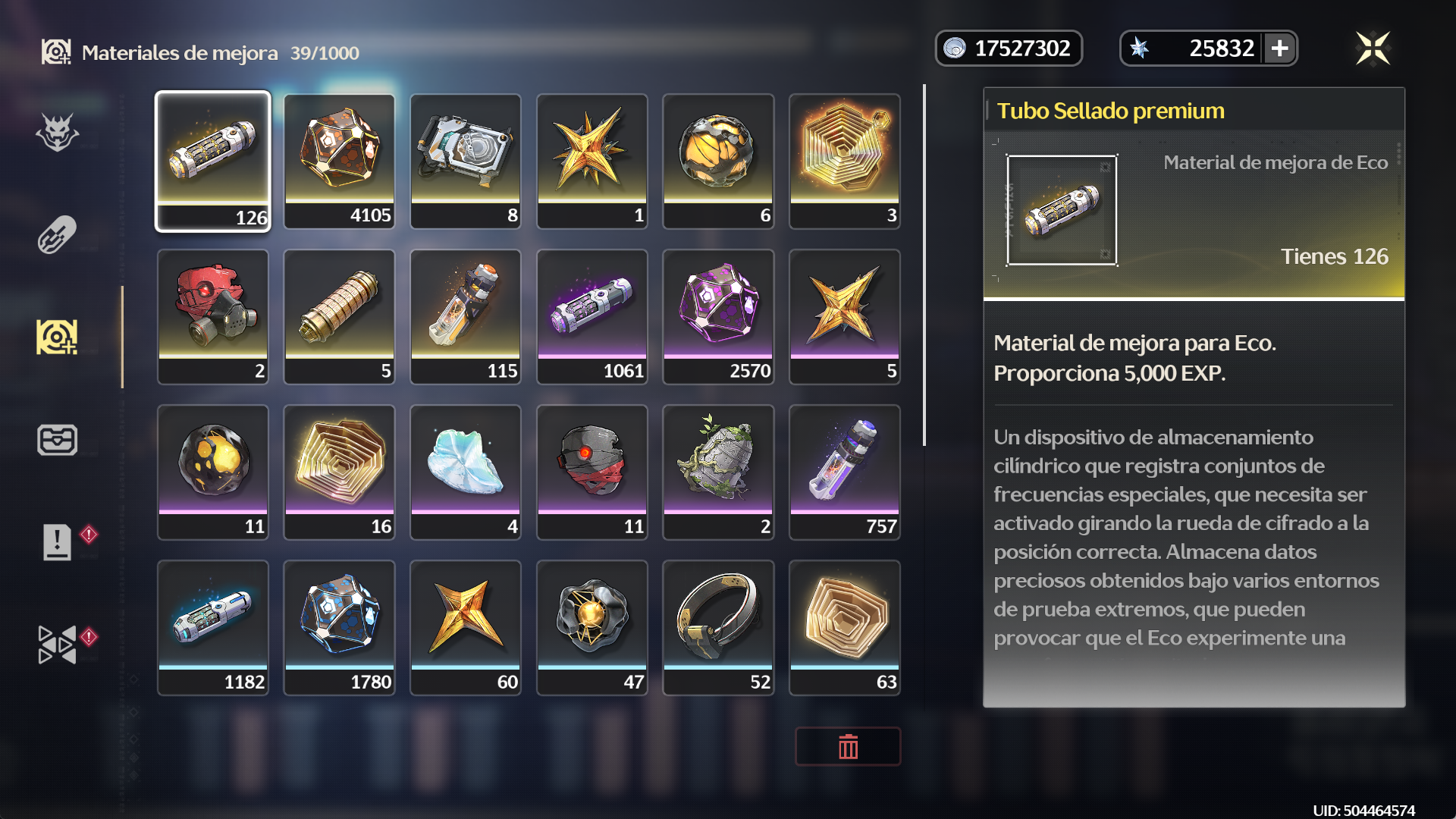Open the capsule pill category tab
This screenshot has width=1456, height=819.
point(57,235)
